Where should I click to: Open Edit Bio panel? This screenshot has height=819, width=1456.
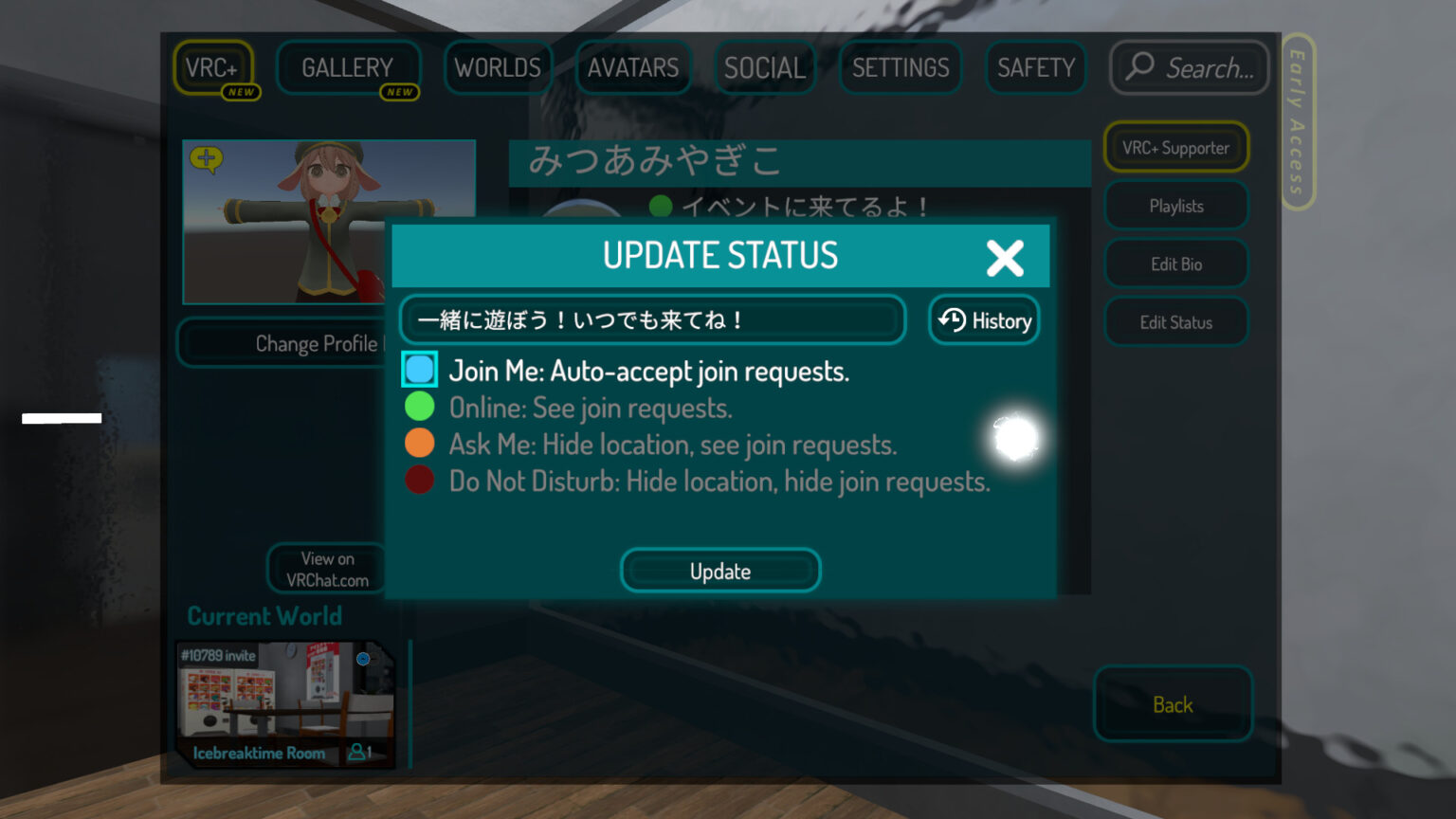click(1175, 264)
